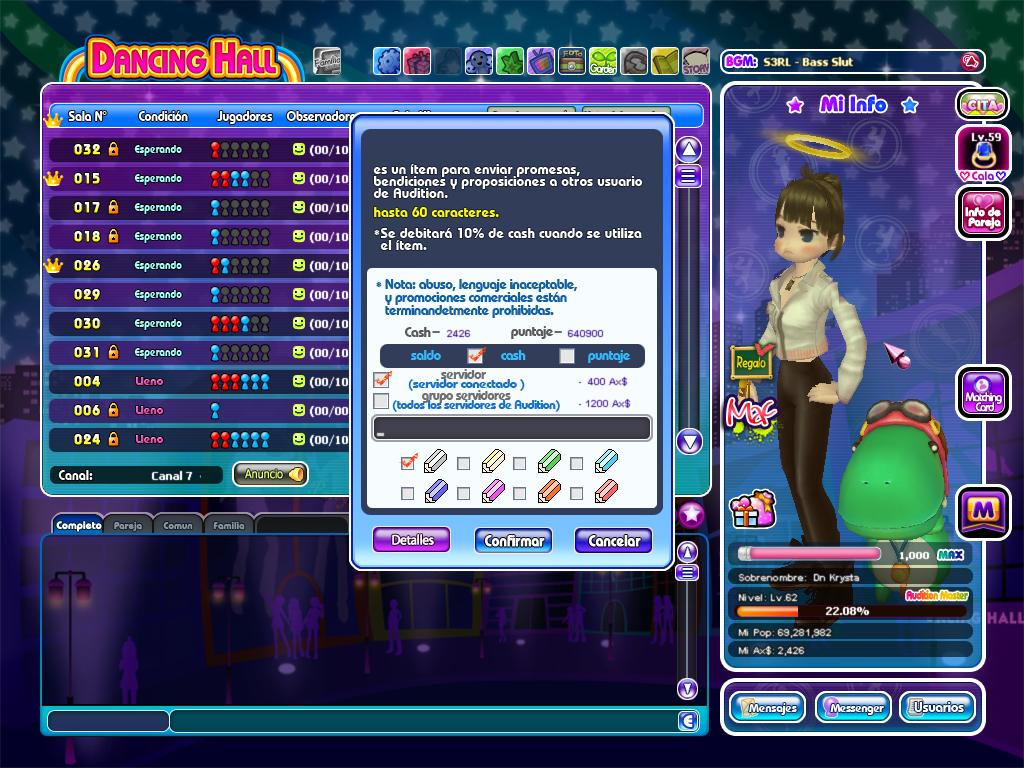Open Detalles in the dialog
The width and height of the screenshot is (1024, 768).
click(412, 540)
